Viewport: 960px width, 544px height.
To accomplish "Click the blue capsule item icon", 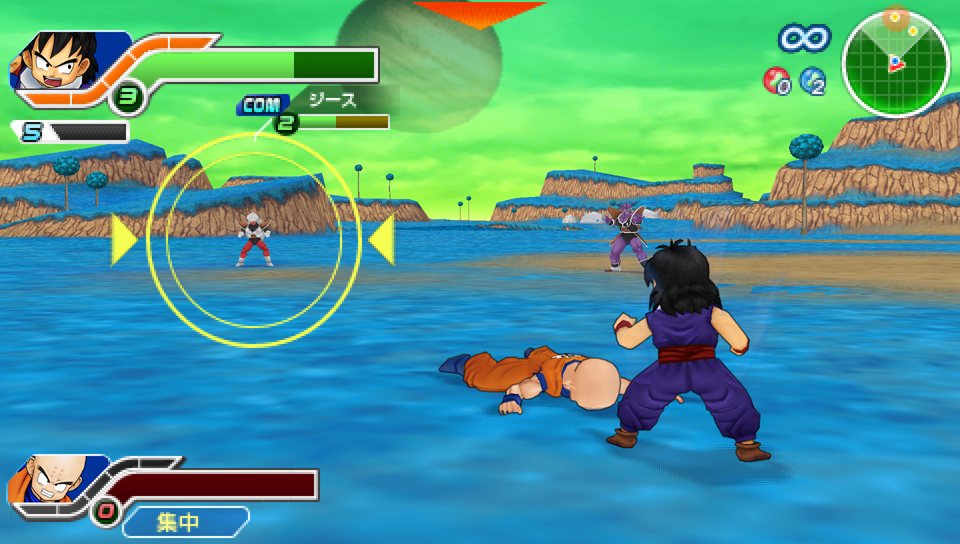I will 812,80.
